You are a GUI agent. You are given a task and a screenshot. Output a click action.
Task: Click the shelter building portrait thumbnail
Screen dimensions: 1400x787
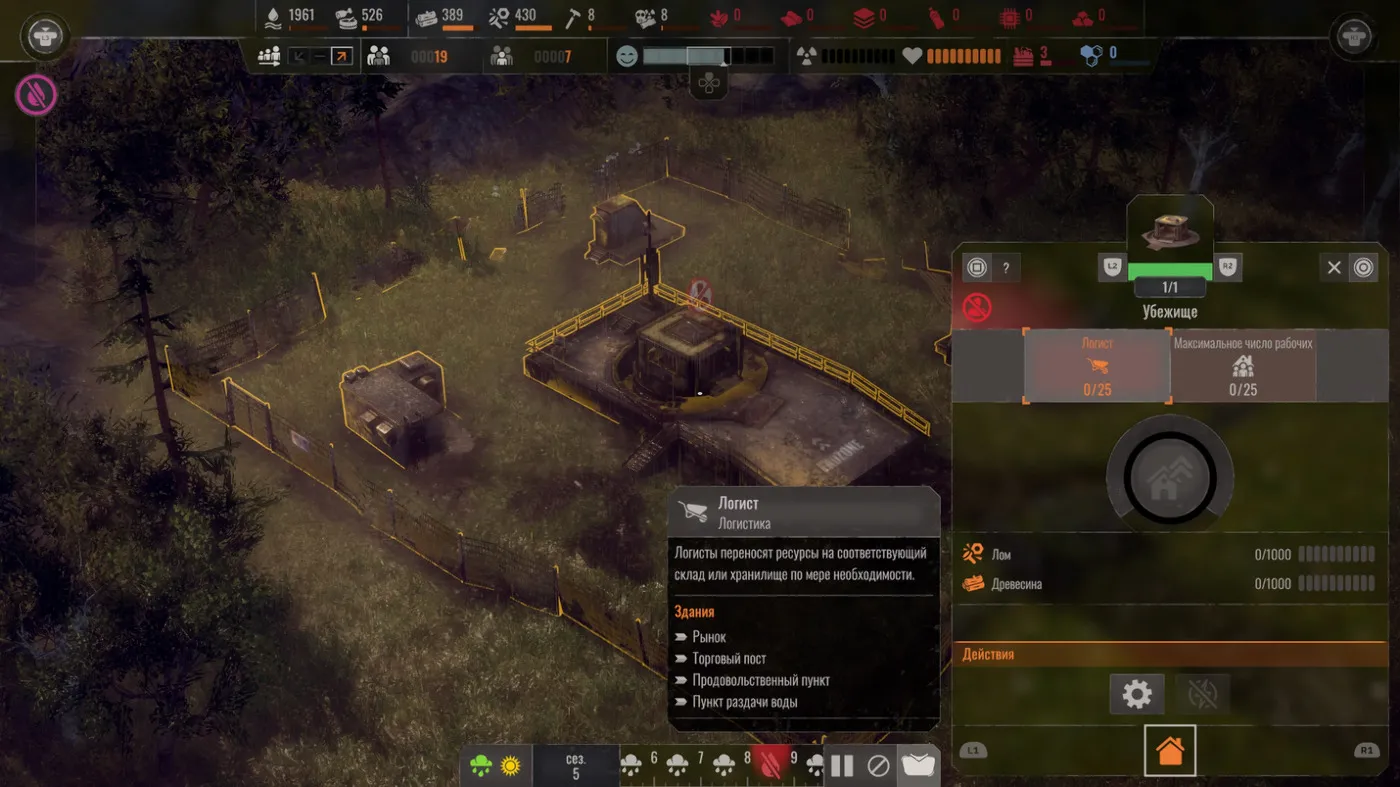coord(1170,232)
